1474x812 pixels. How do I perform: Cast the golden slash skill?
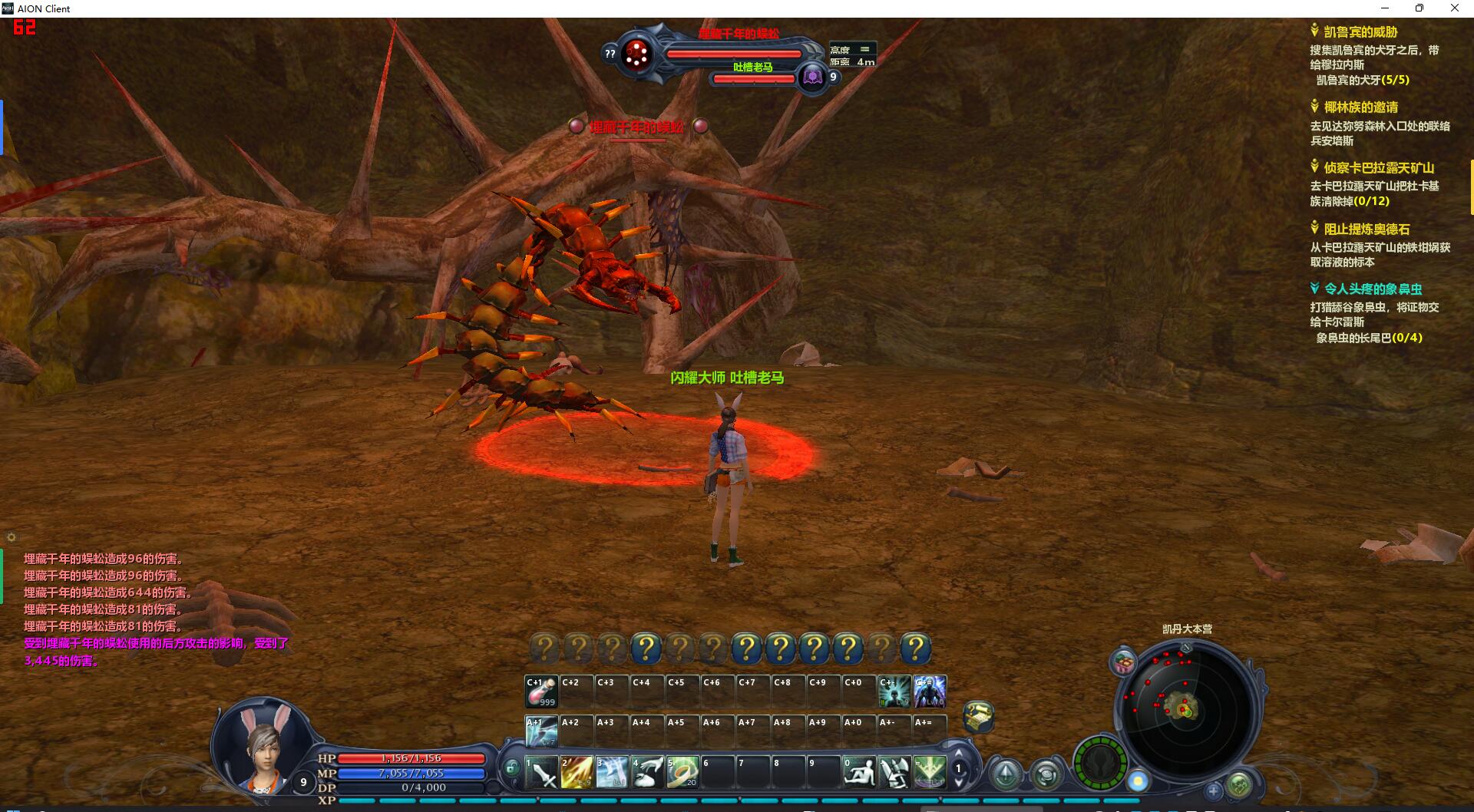(577, 772)
